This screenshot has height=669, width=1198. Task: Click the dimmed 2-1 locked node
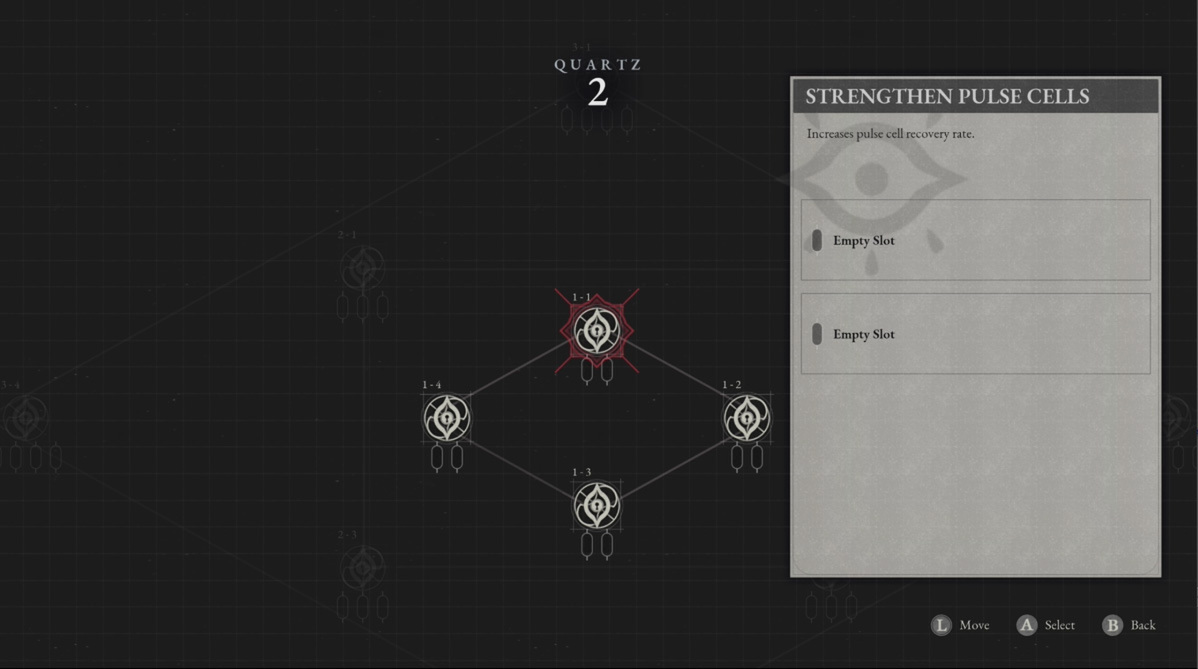coord(362,269)
